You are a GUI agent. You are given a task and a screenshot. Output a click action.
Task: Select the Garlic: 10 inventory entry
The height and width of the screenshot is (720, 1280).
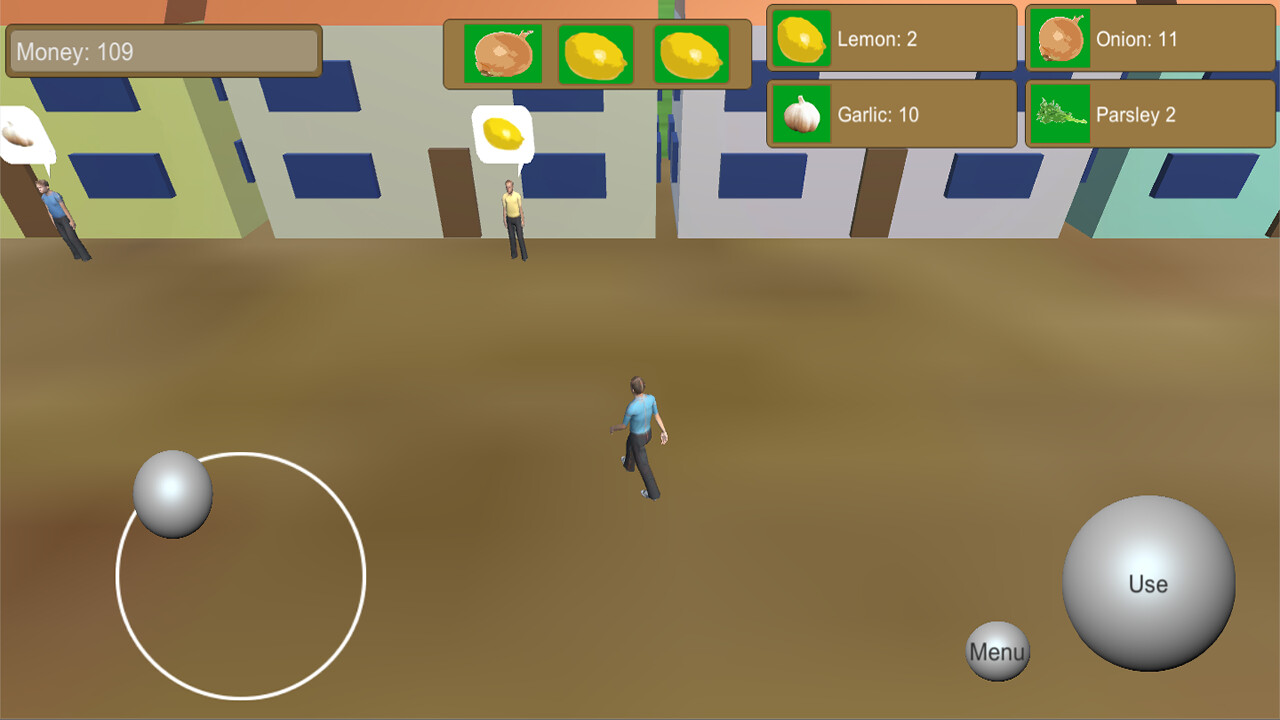(890, 113)
